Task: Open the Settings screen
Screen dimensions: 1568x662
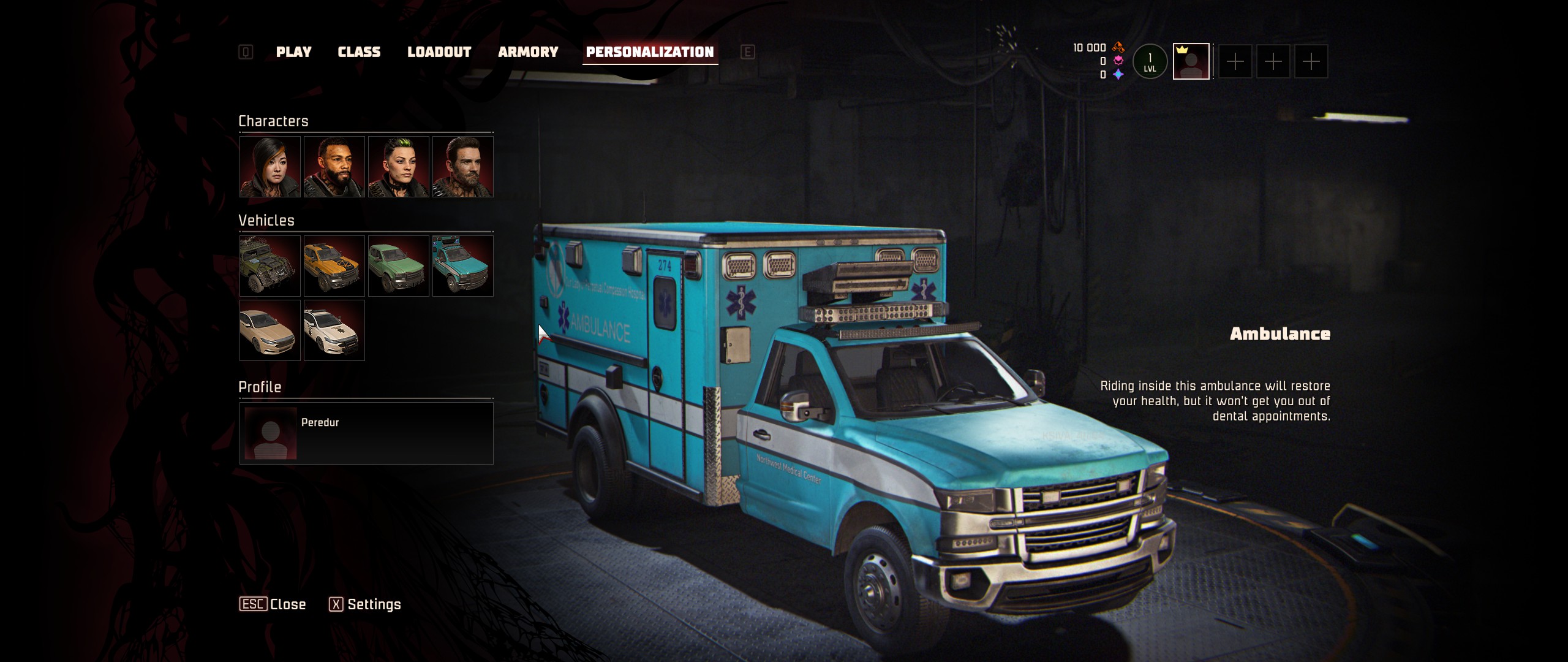Action: click(x=365, y=604)
